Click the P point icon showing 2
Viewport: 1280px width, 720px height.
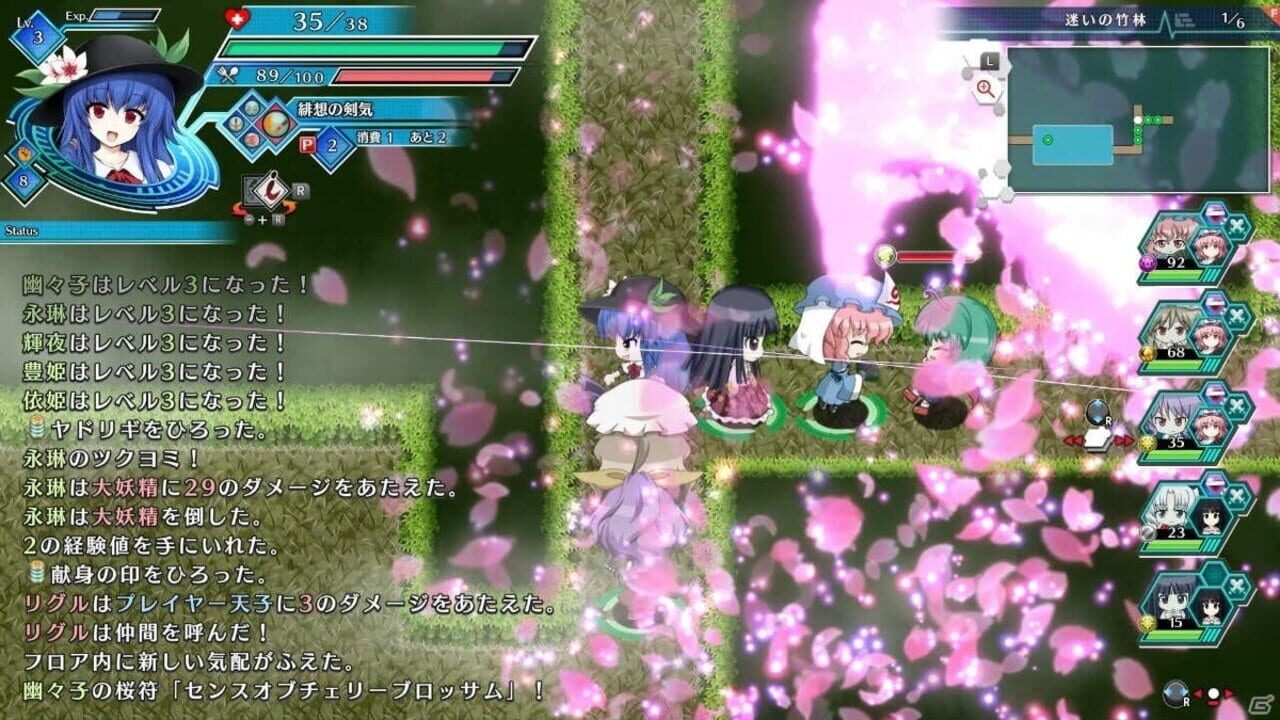coord(308,143)
